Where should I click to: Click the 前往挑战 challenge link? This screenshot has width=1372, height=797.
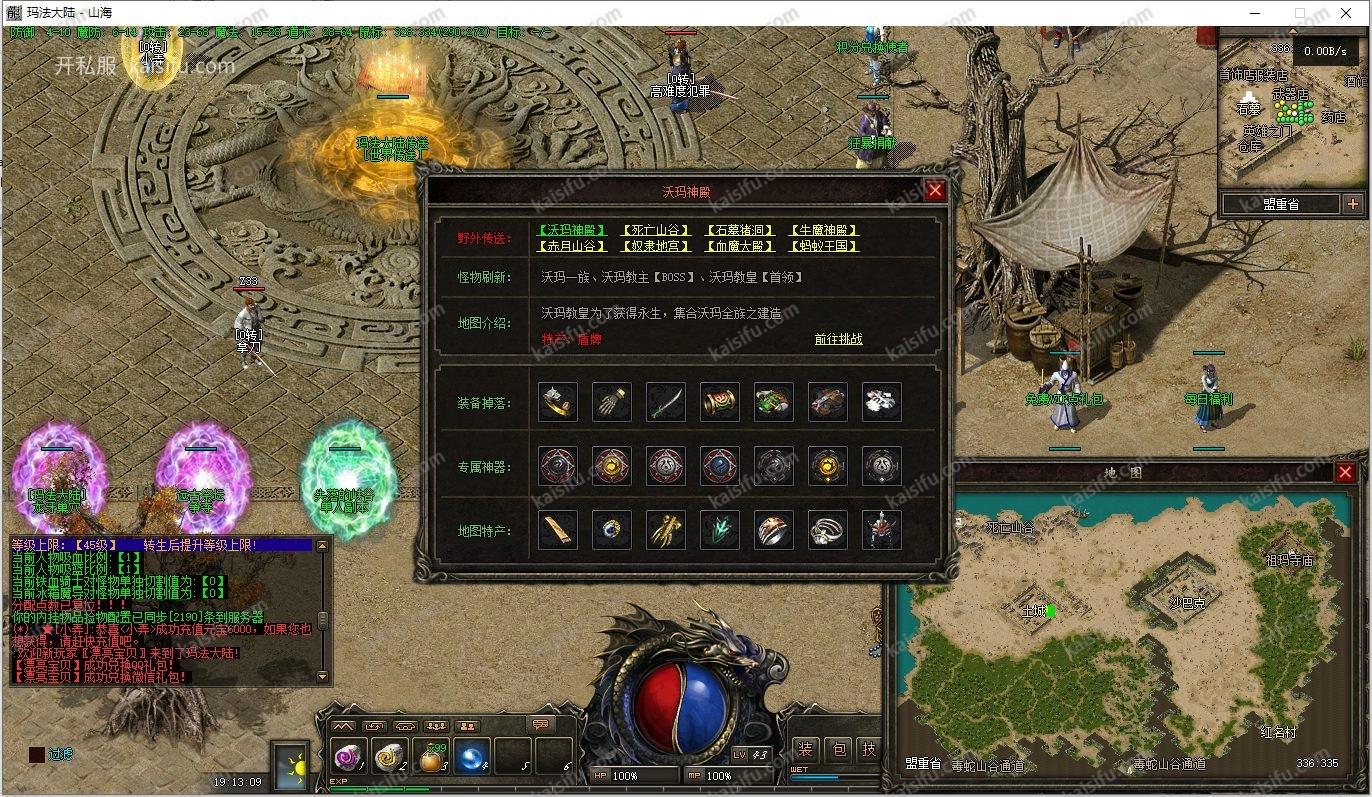tap(838, 339)
